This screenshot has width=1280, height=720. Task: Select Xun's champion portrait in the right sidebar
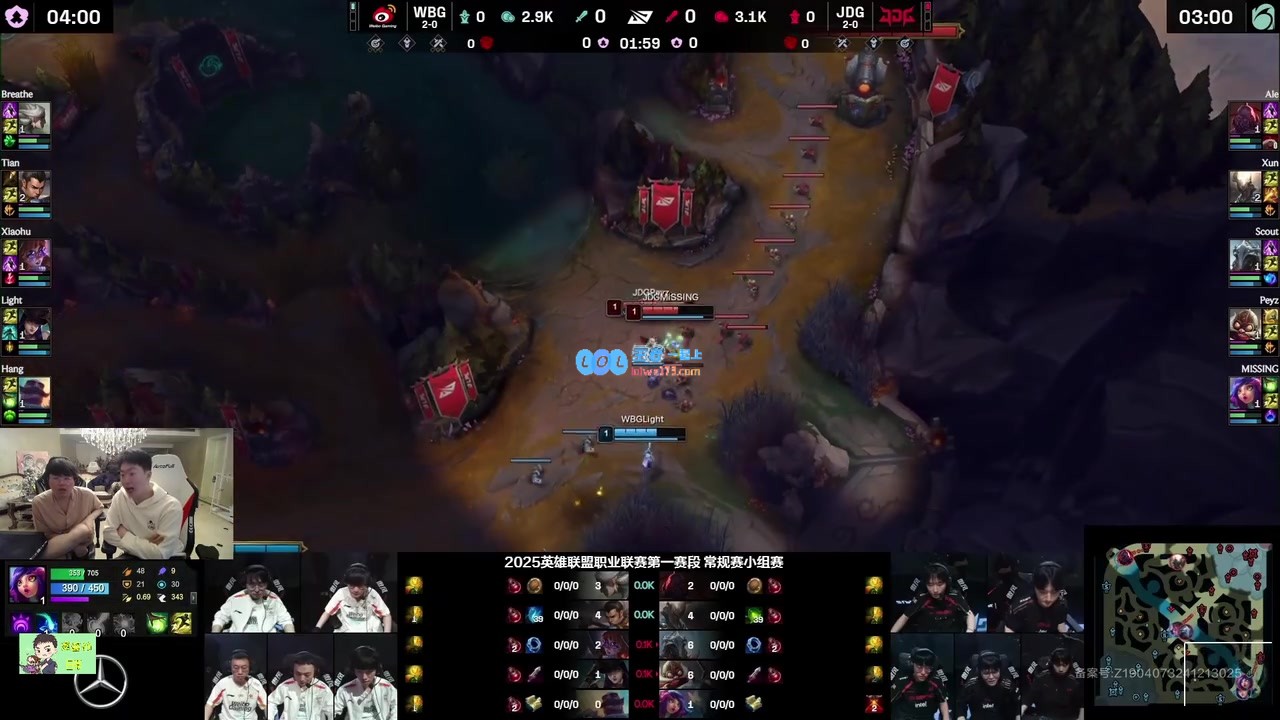click(1245, 186)
